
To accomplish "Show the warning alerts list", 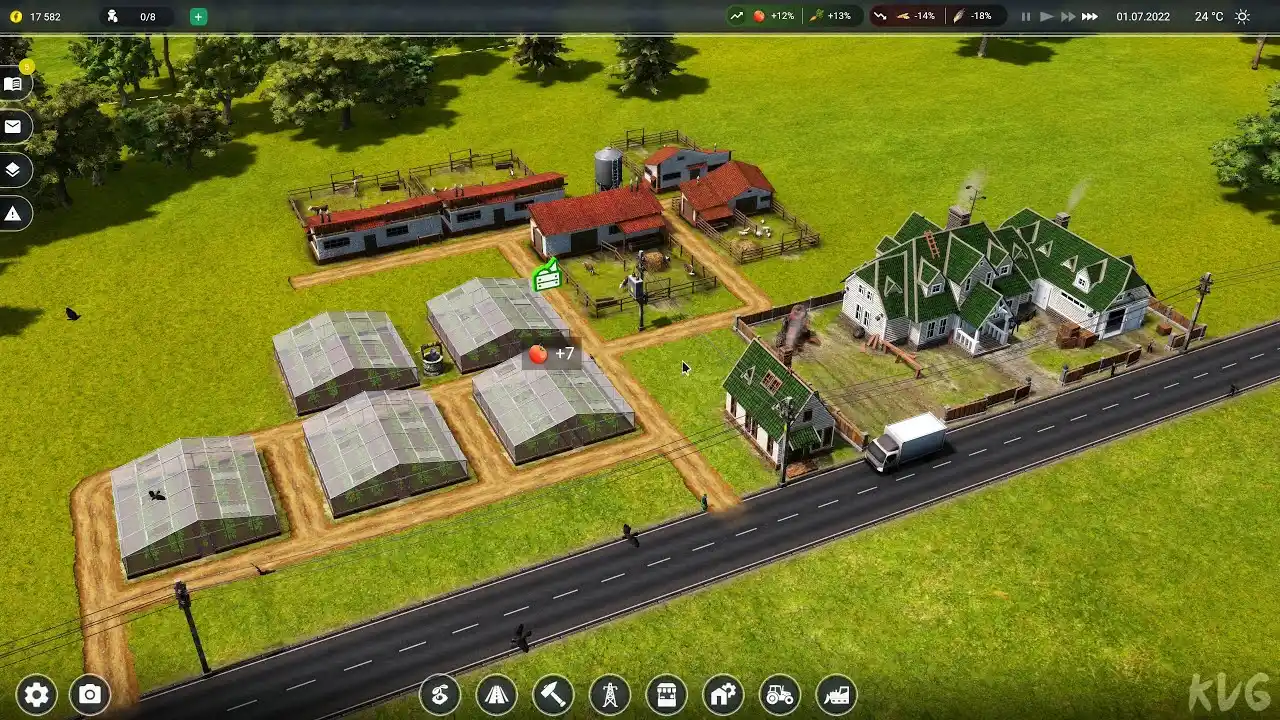I will click(14, 213).
